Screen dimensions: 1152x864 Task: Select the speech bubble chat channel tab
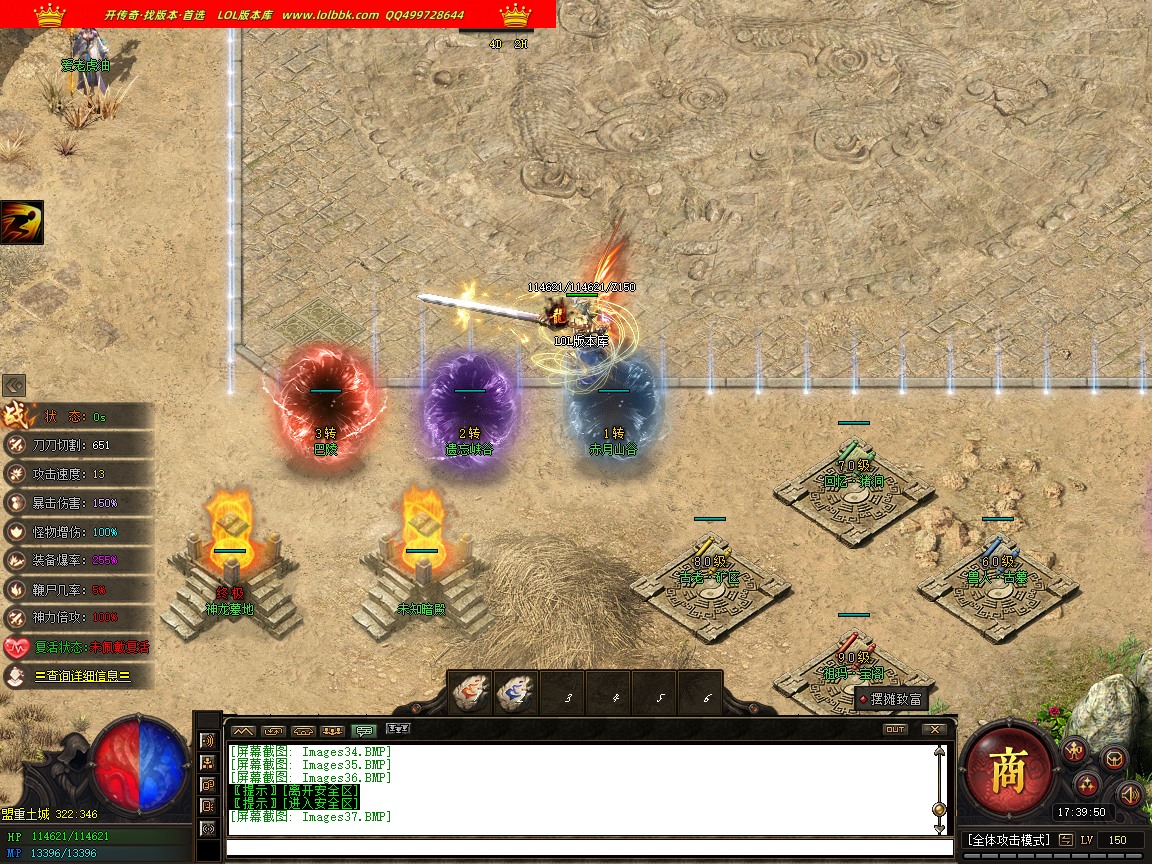pyautogui.click(x=364, y=730)
